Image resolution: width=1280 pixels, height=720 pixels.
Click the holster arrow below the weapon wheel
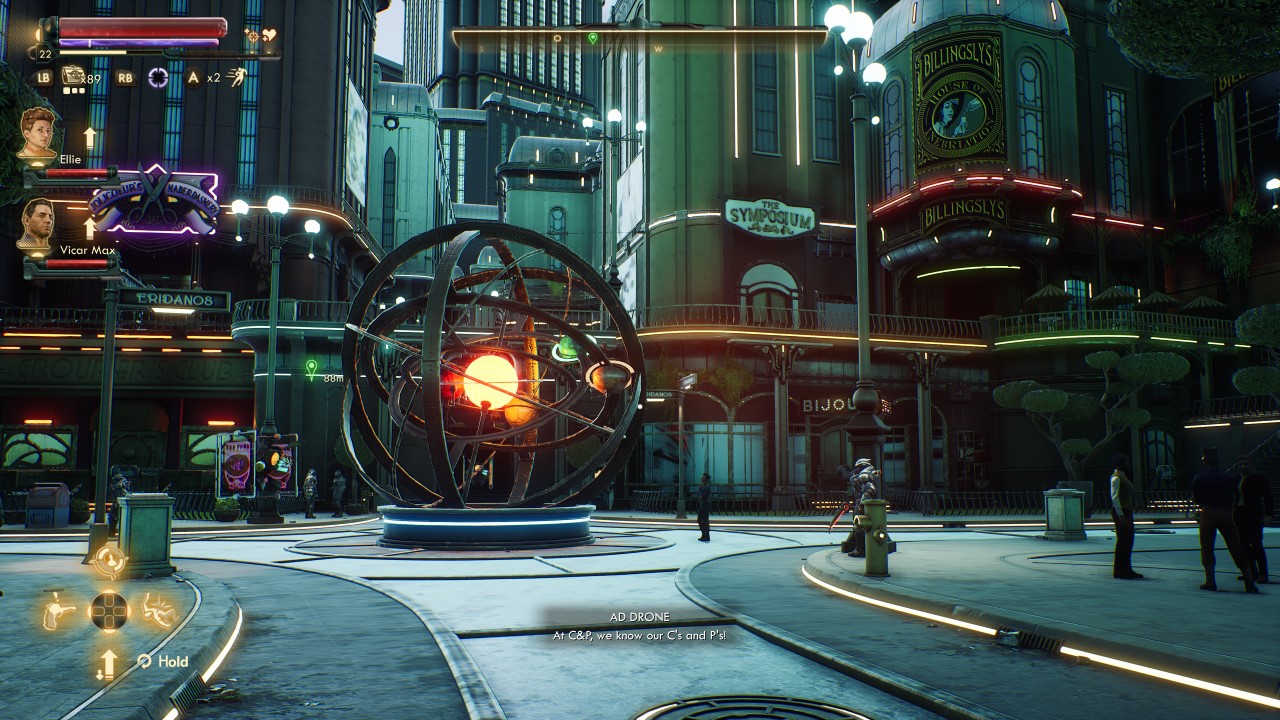107,663
